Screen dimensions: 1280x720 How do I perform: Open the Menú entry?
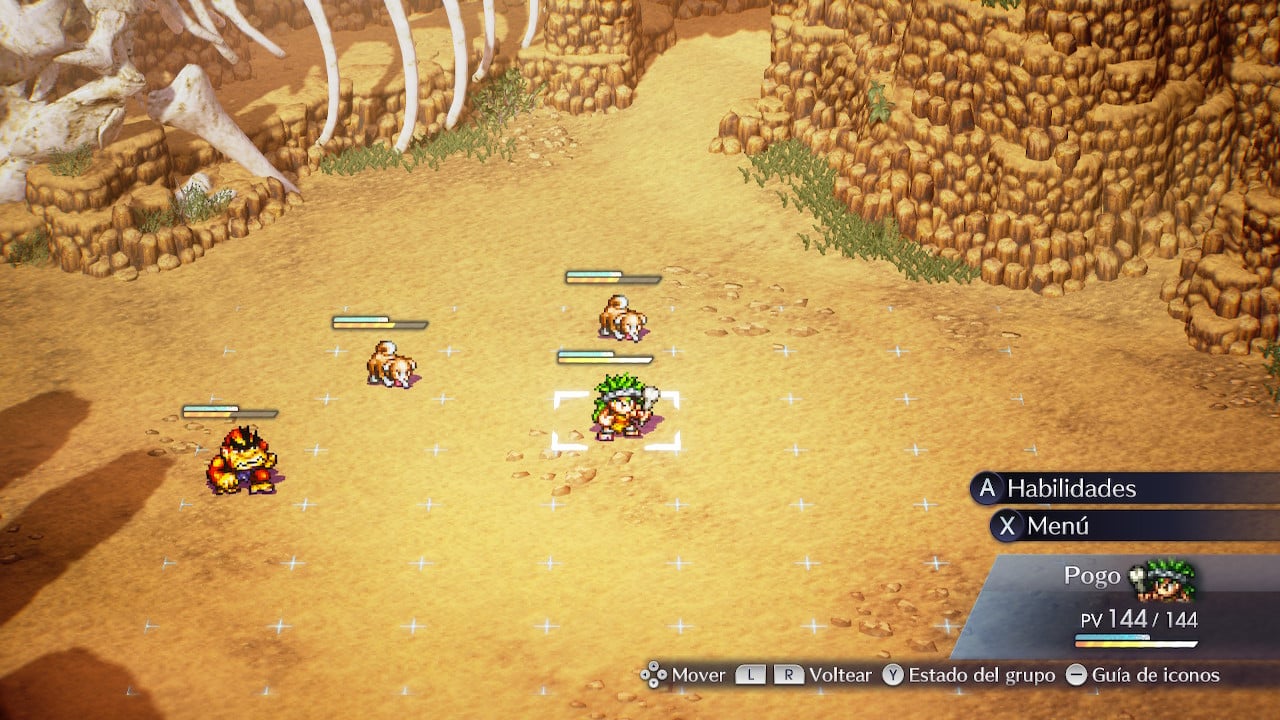point(1057,526)
